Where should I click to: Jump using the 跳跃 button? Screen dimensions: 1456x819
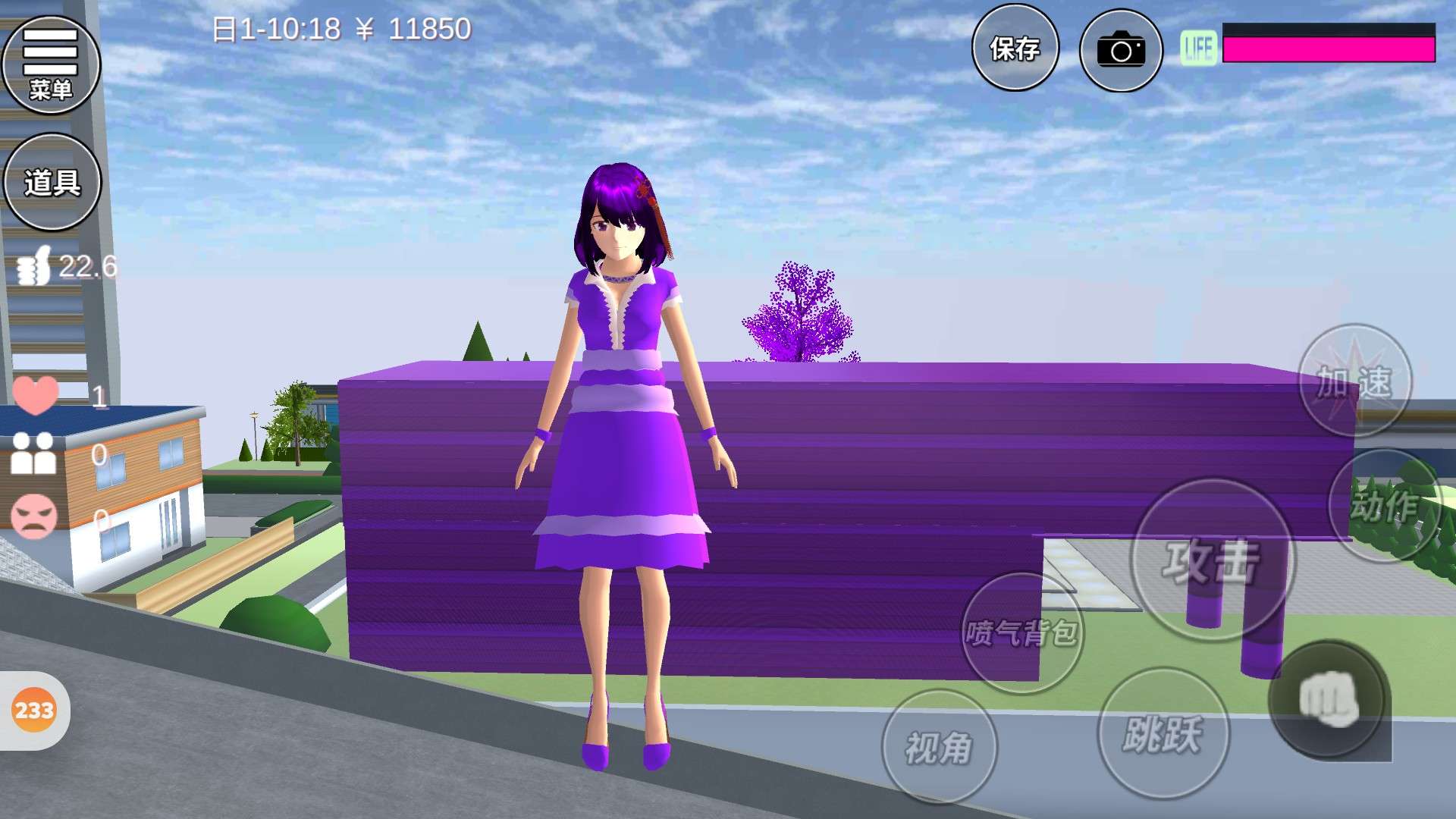coord(1163,733)
